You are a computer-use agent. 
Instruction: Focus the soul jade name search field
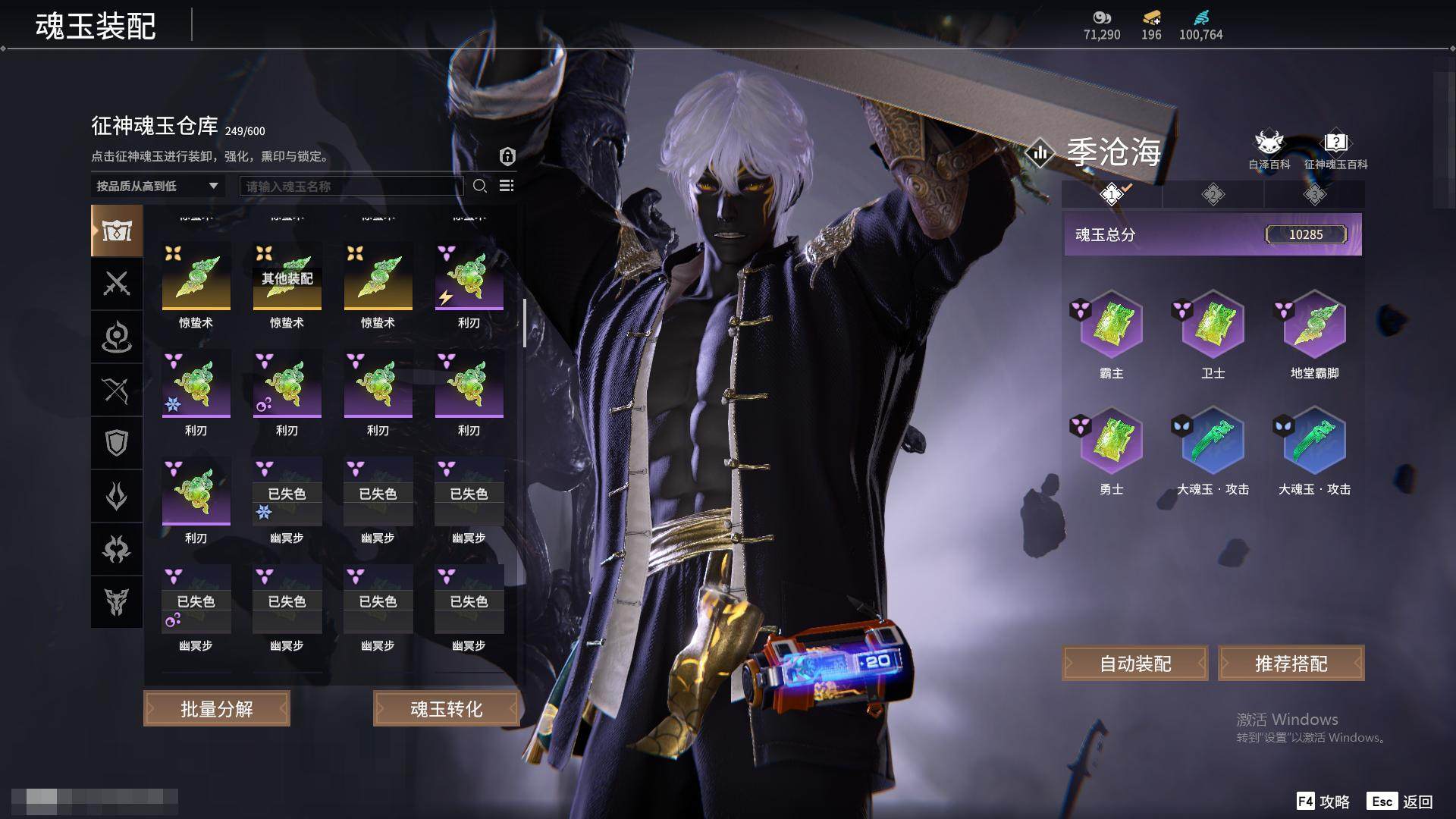[x=351, y=186]
